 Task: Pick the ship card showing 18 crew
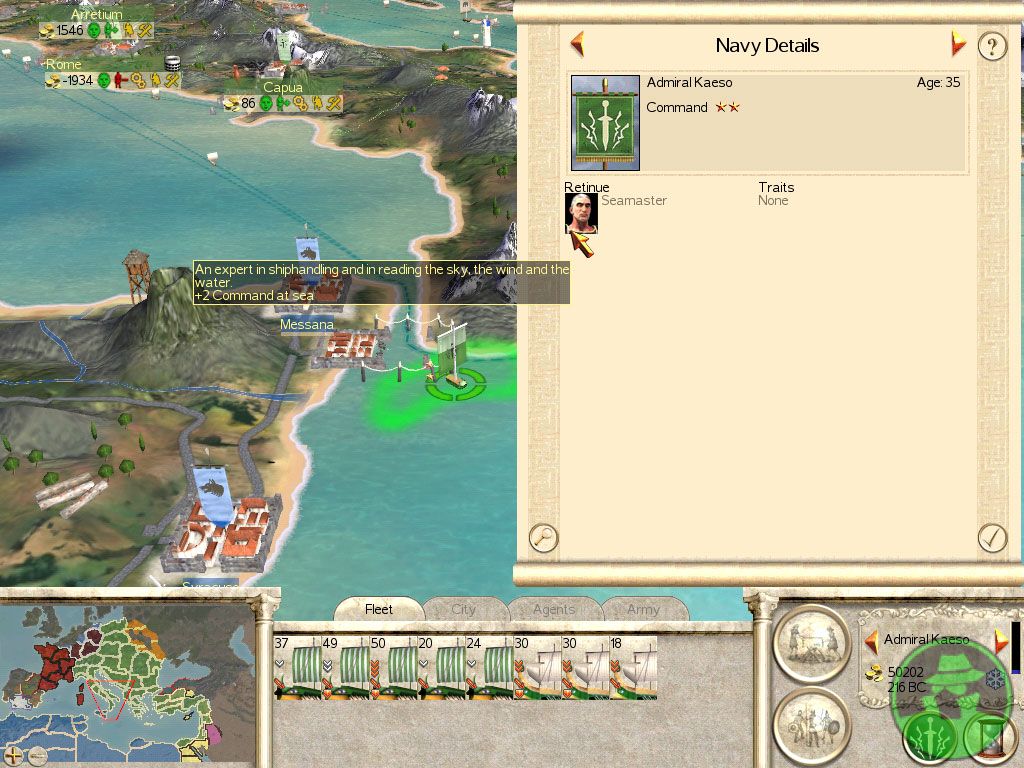point(633,667)
